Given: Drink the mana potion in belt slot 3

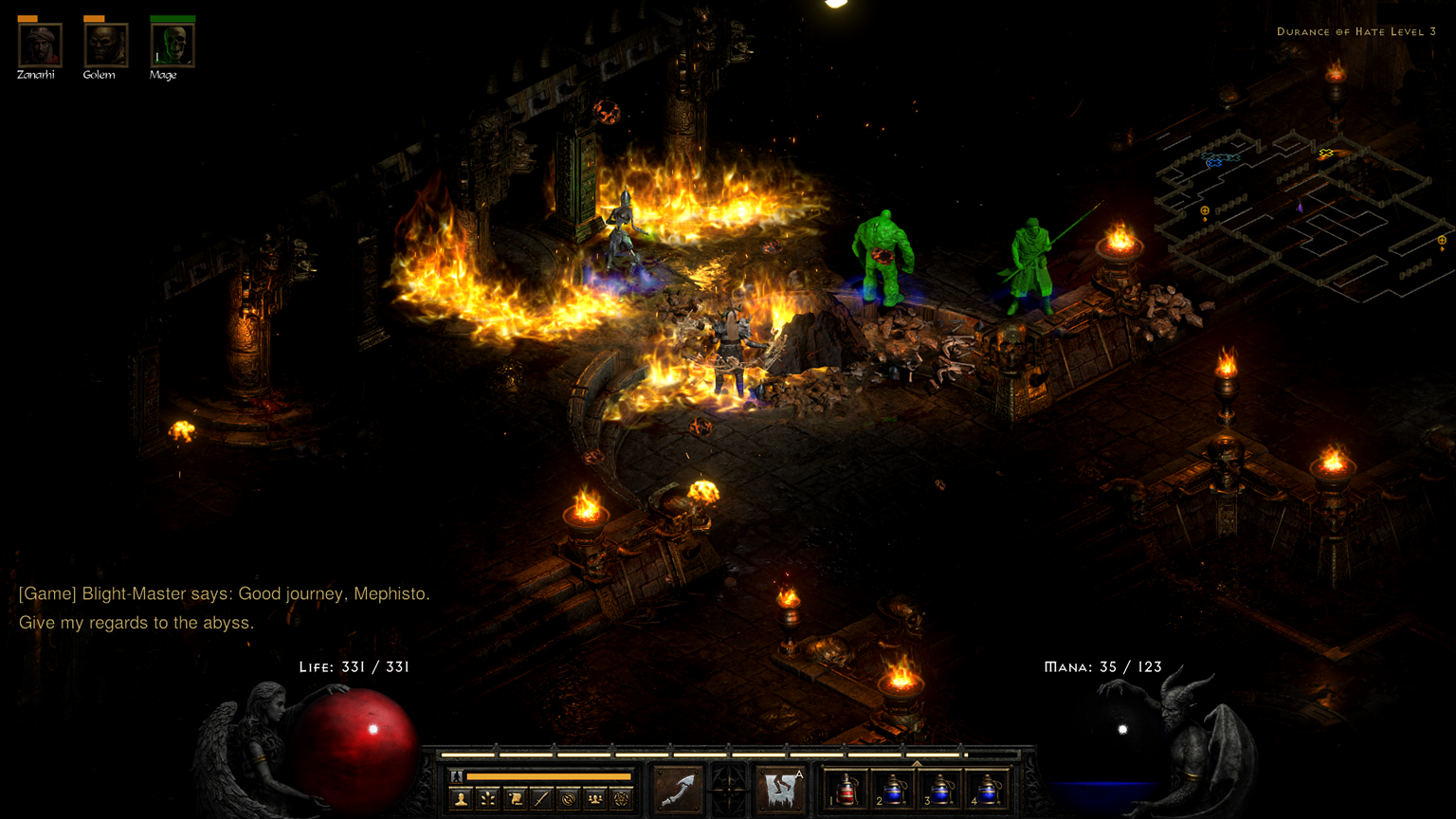Looking at the screenshot, I should click(940, 790).
